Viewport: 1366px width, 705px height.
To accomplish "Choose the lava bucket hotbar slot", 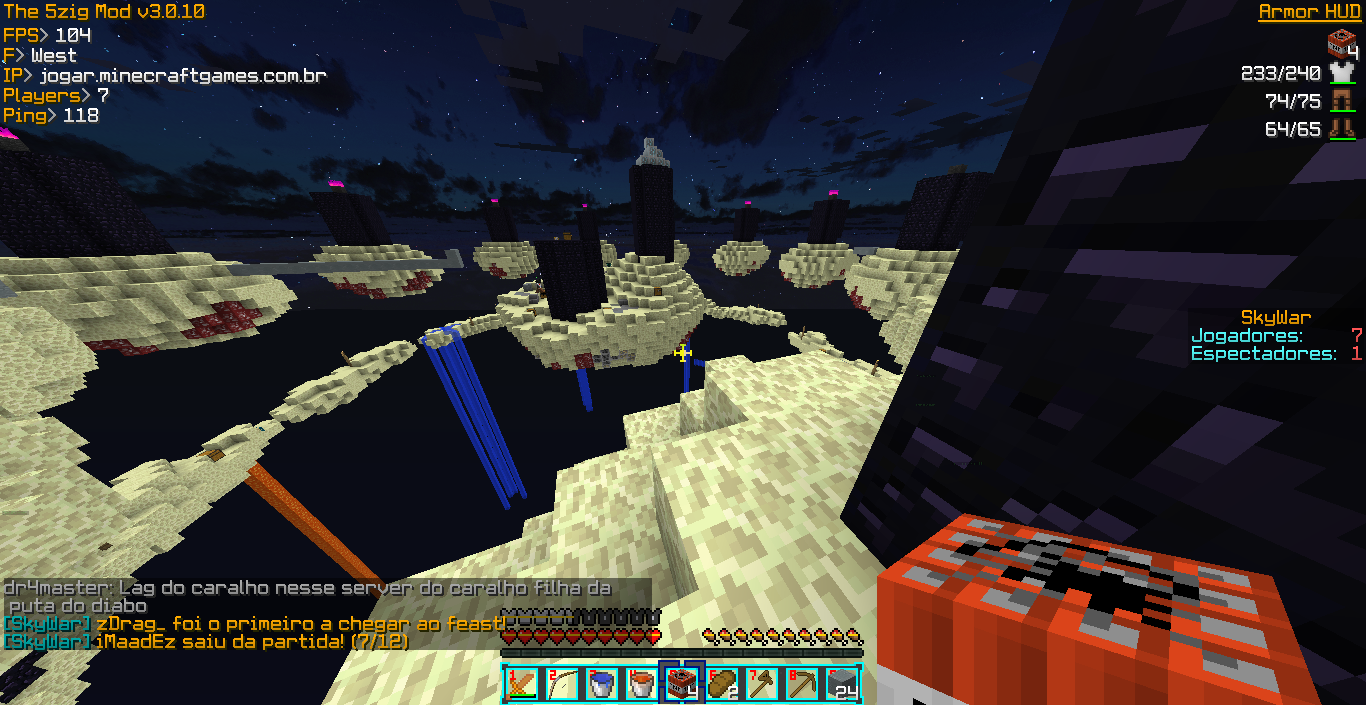I will [642, 684].
